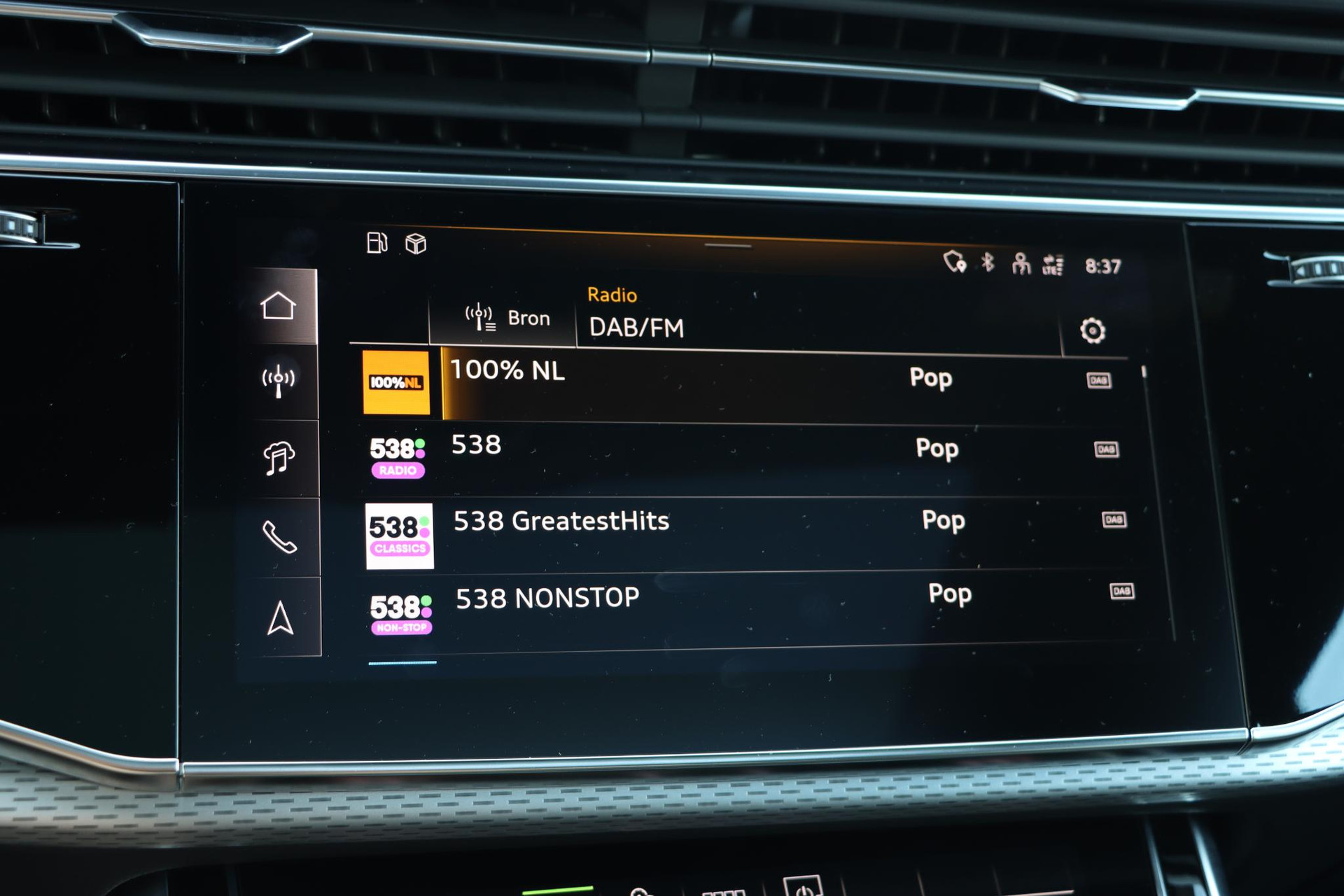This screenshot has width=1344, height=896.
Task: Choose 538 GreatestHits station
Action: pos(561,521)
